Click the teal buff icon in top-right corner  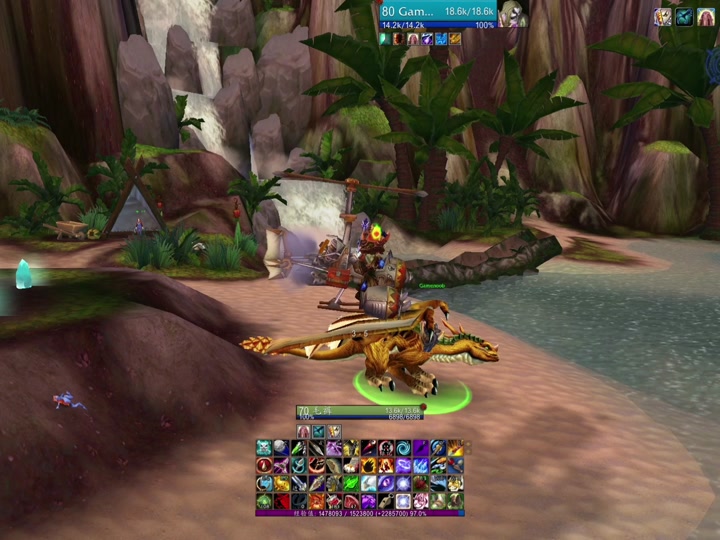(x=685, y=16)
